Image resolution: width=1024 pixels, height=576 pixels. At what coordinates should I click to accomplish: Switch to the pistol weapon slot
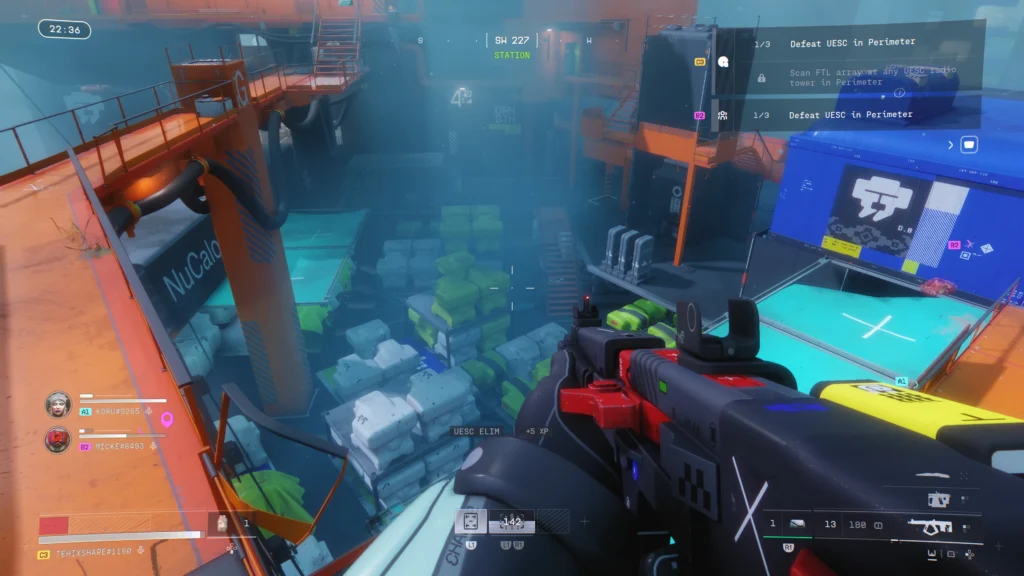click(939, 498)
